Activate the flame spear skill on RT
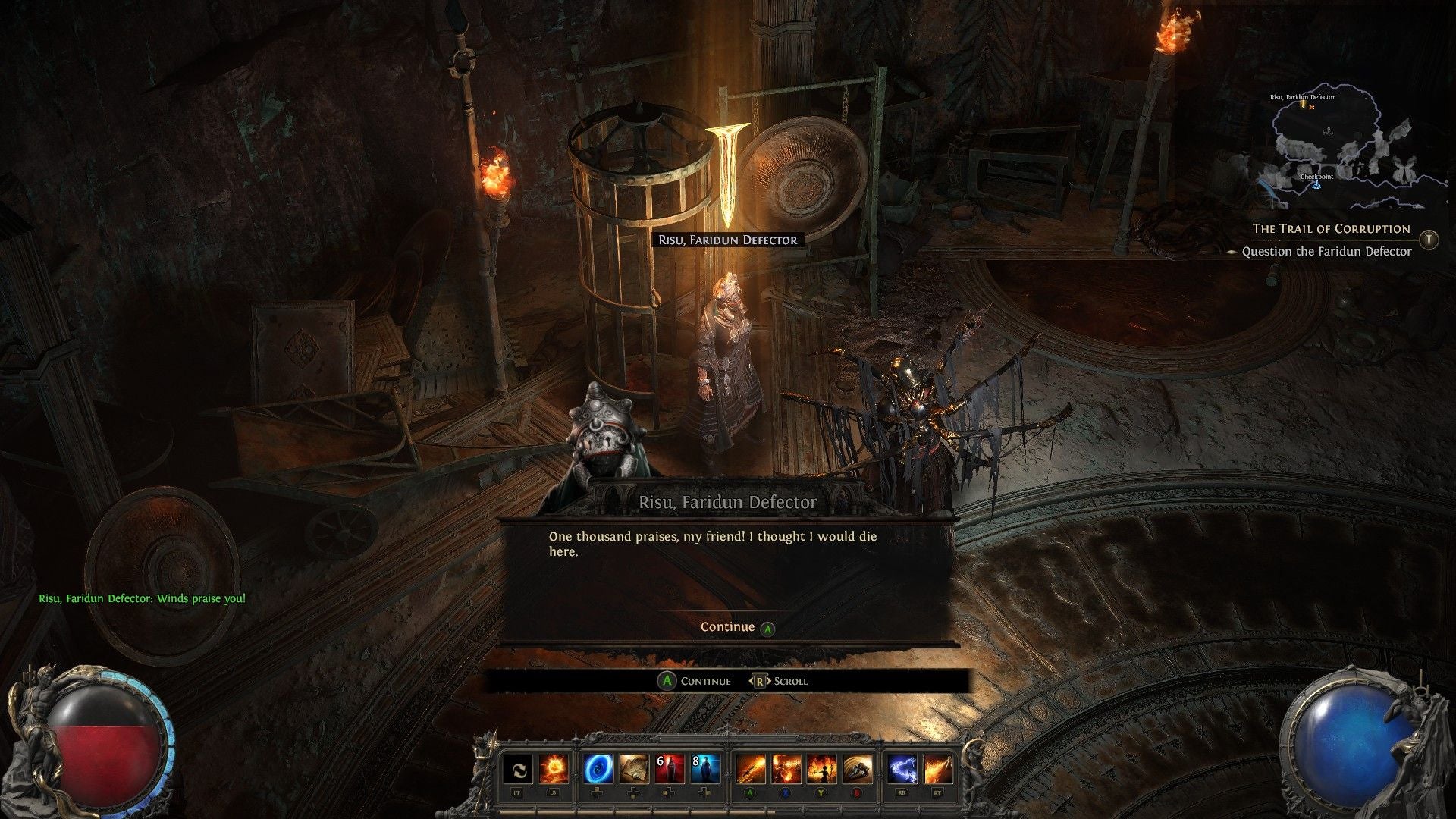The width and height of the screenshot is (1456, 819). [937, 769]
